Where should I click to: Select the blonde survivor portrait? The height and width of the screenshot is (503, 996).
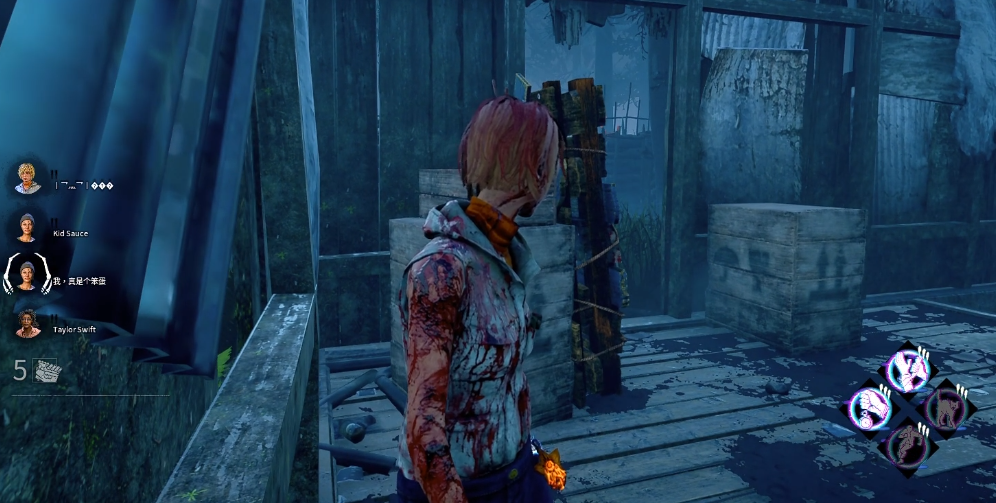click(27, 178)
